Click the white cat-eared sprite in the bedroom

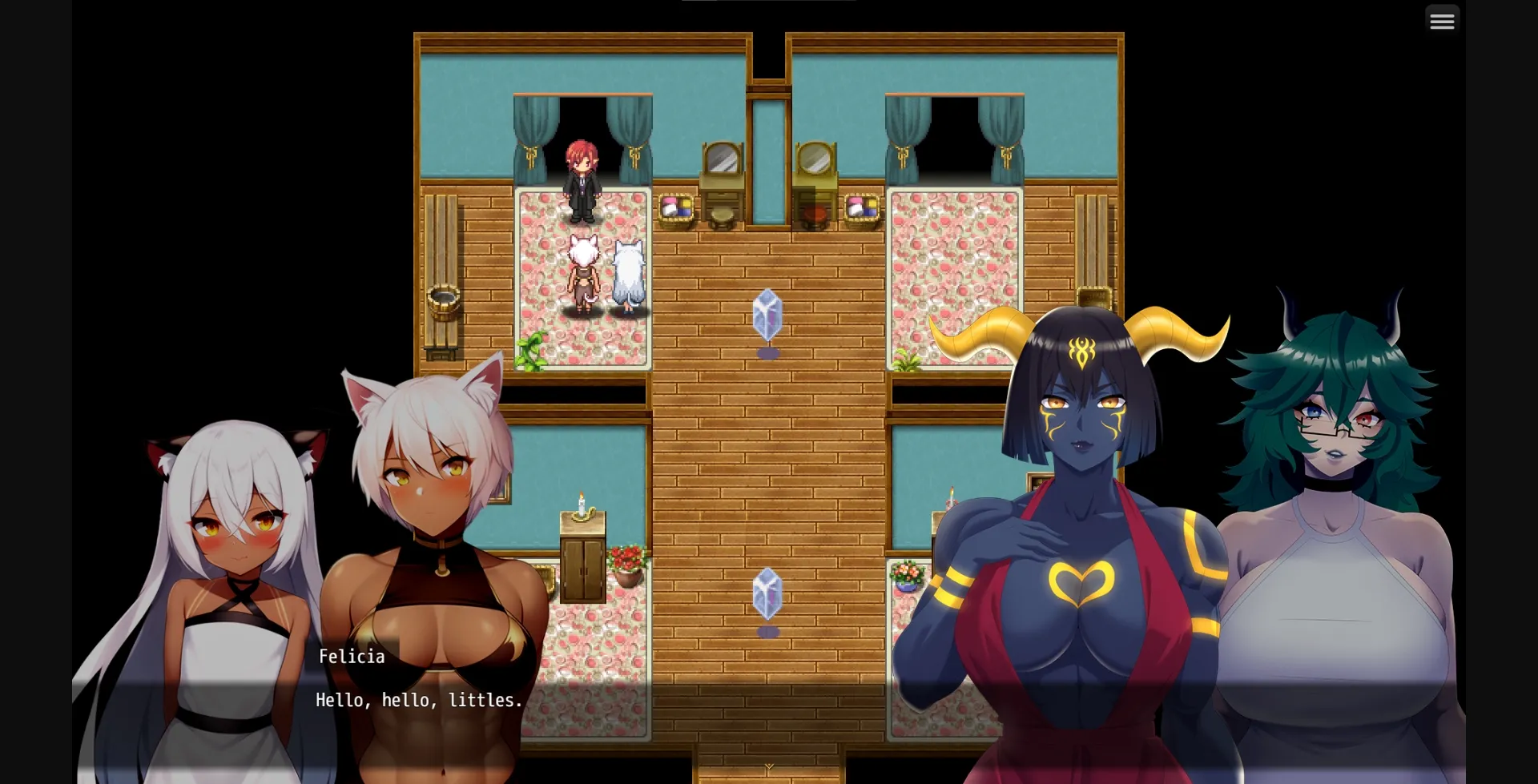582,268
